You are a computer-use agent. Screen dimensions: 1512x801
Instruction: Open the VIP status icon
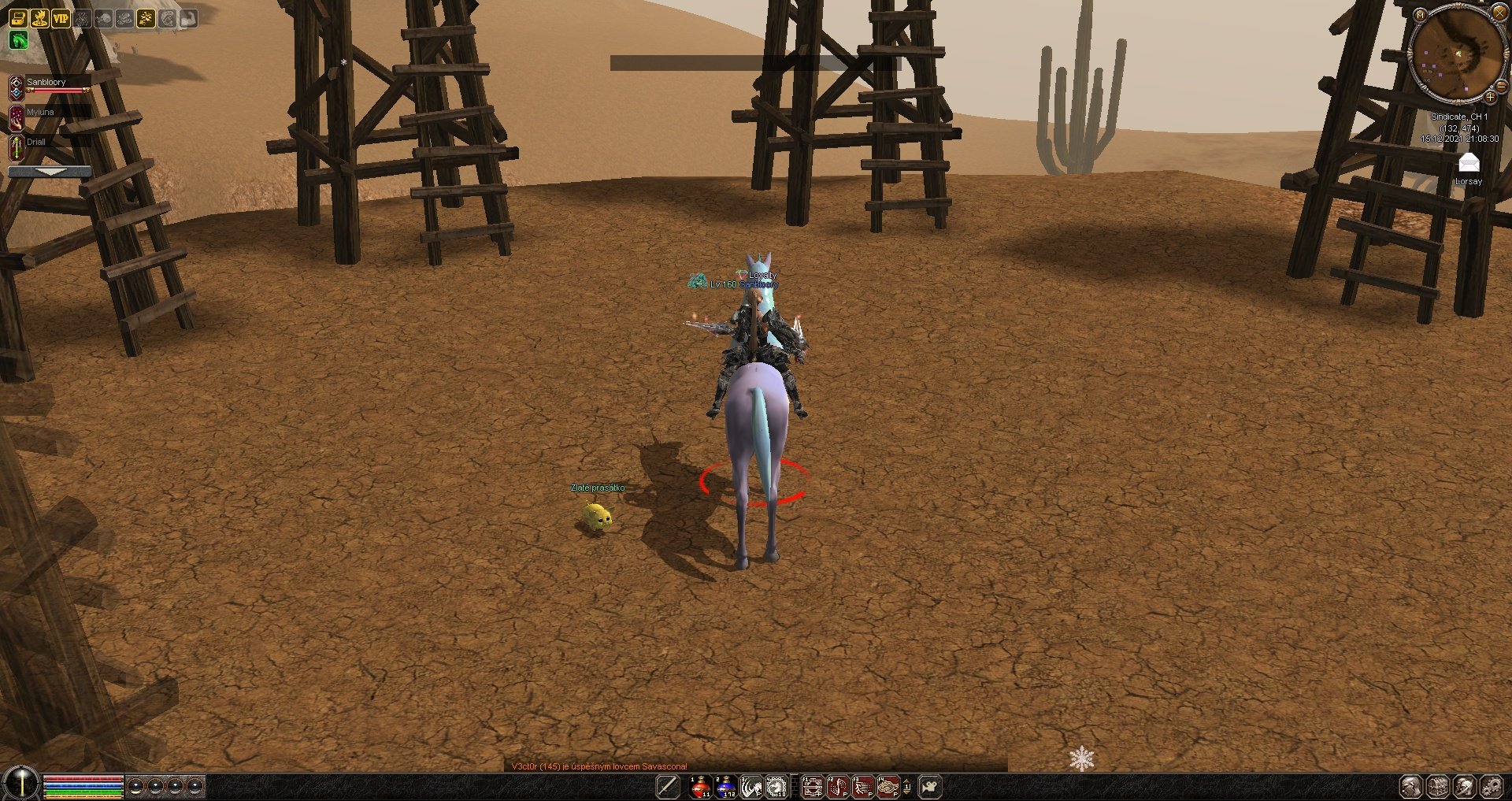click(61, 18)
